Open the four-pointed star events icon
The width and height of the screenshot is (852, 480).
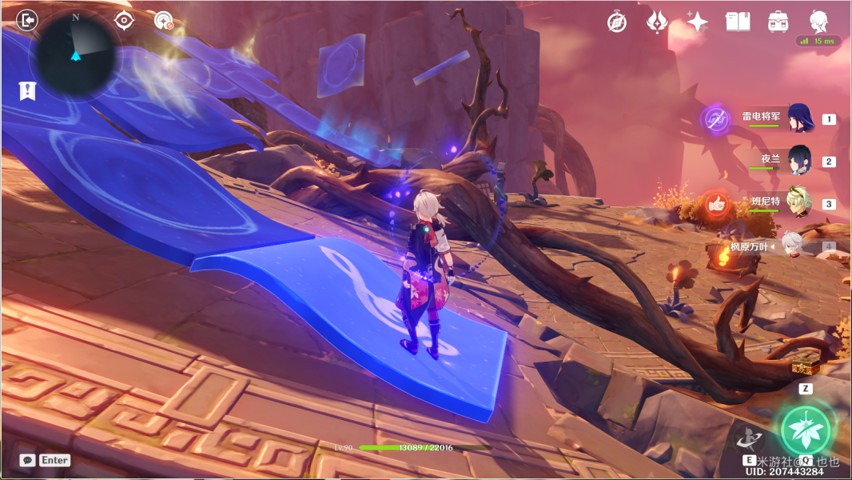pos(697,21)
